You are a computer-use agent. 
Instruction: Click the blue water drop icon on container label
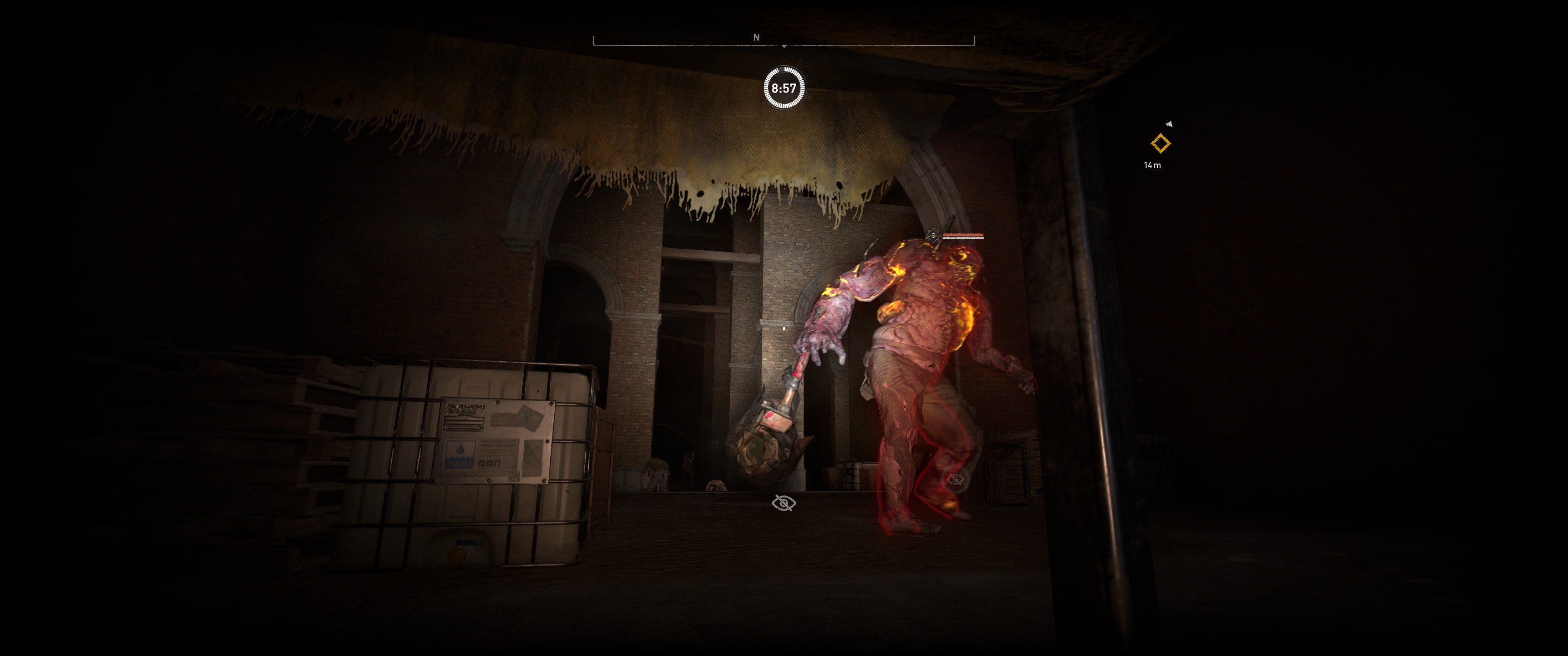pyautogui.click(x=460, y=450)
